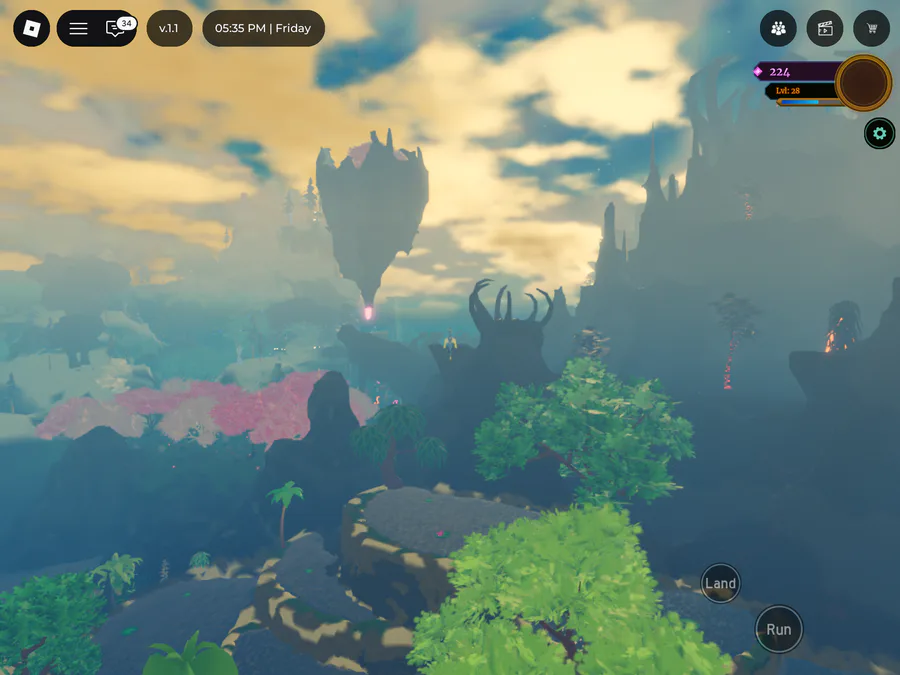Open the players group icon
This screenshot has height=675, width=900.
point(778,28)
